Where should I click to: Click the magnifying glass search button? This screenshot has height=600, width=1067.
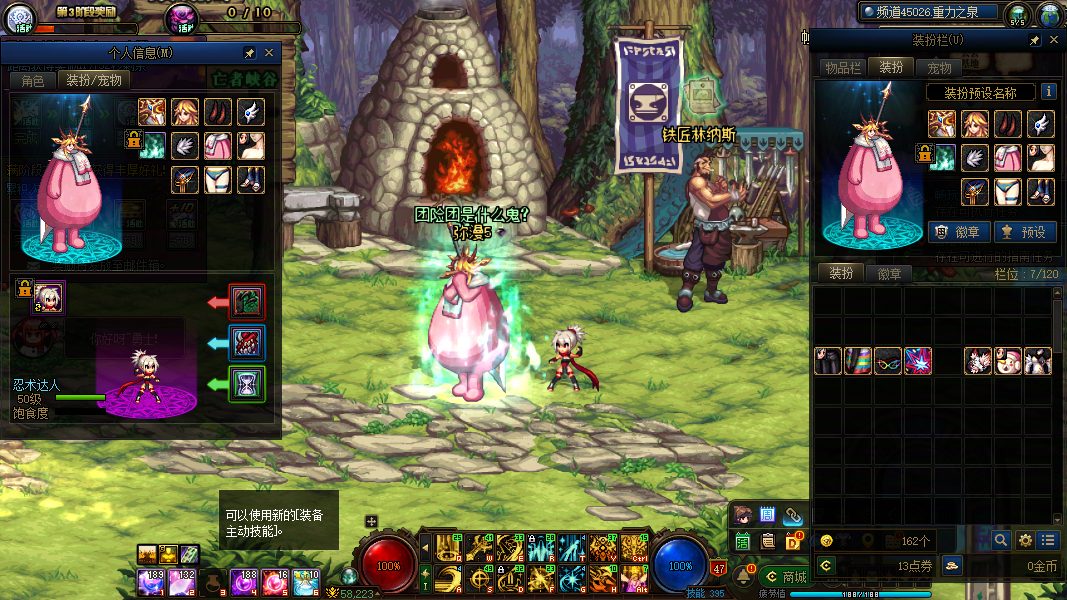click(x=1001, y=540)
